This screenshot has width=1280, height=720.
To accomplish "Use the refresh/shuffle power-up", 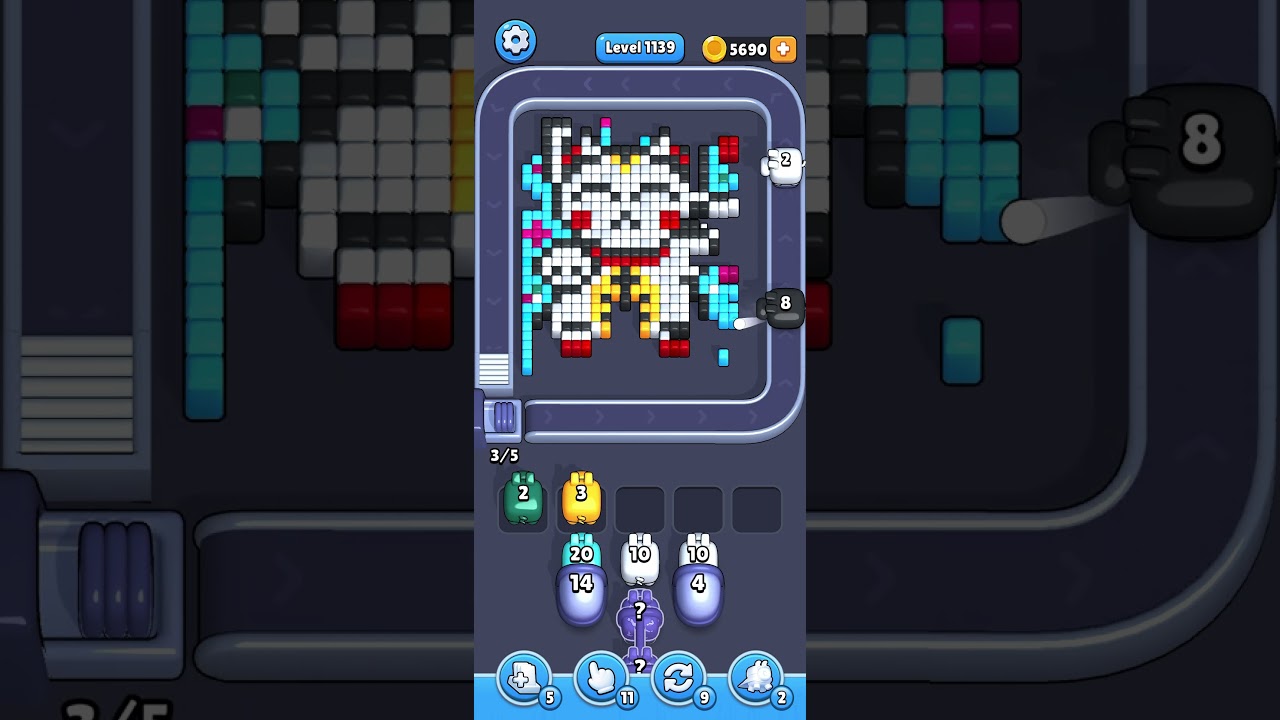I will pyautogui.click(x=679, y=679).
